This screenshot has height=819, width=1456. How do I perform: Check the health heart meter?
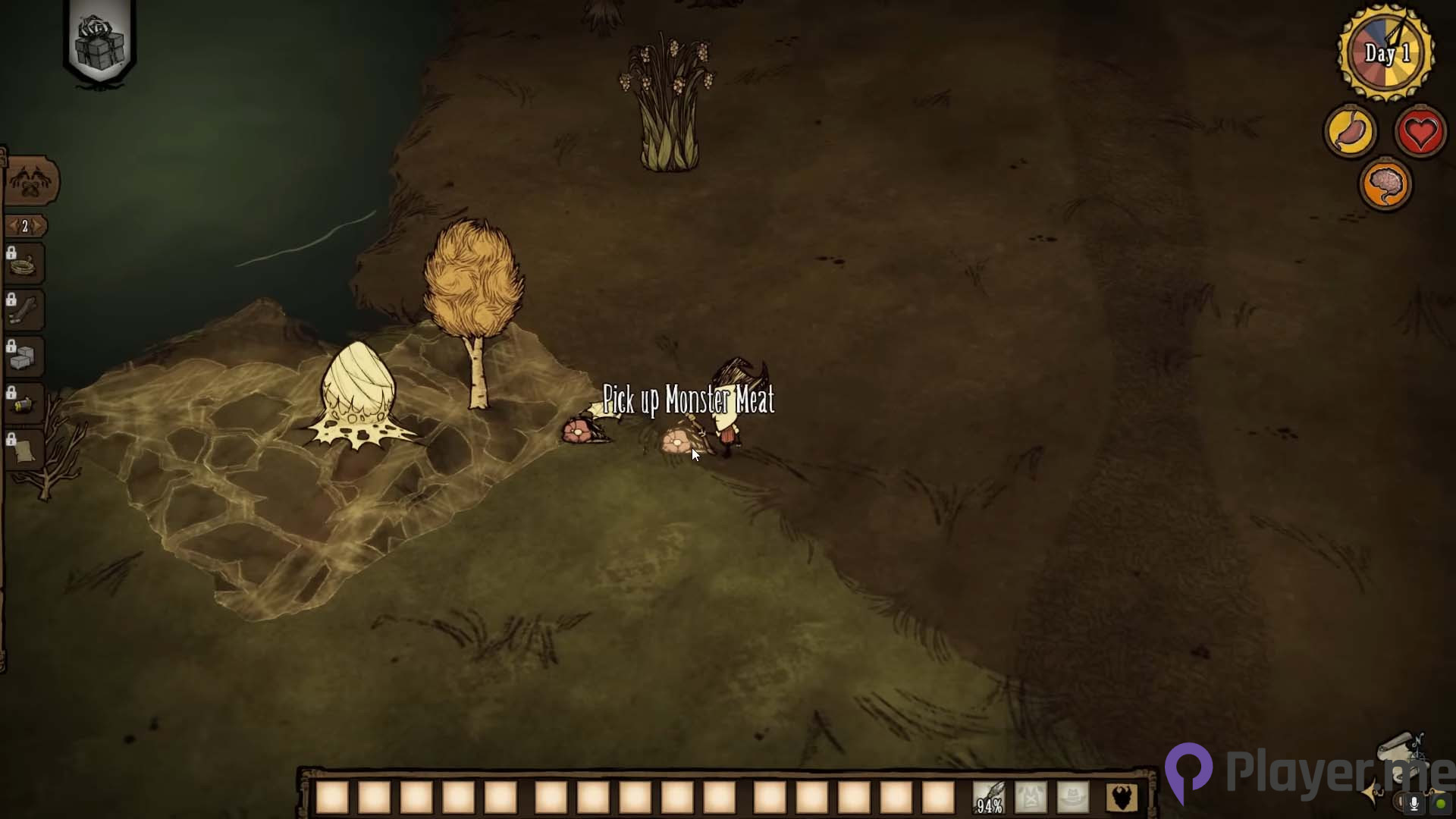[1420, 130]
